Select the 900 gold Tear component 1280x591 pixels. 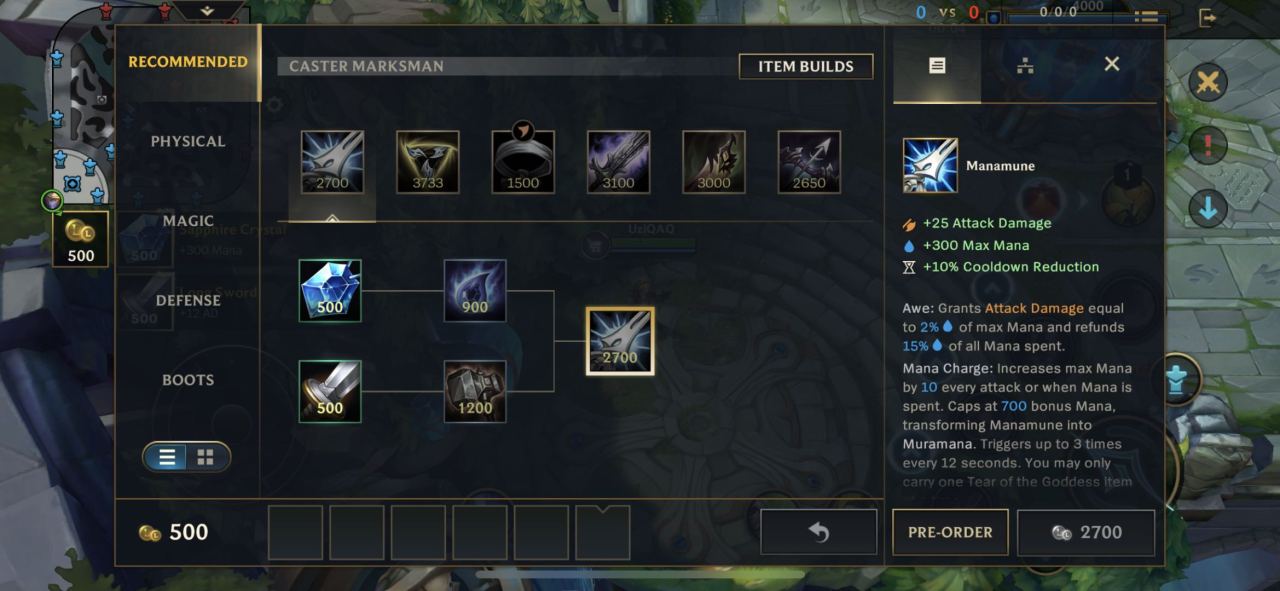coord(475,290)
